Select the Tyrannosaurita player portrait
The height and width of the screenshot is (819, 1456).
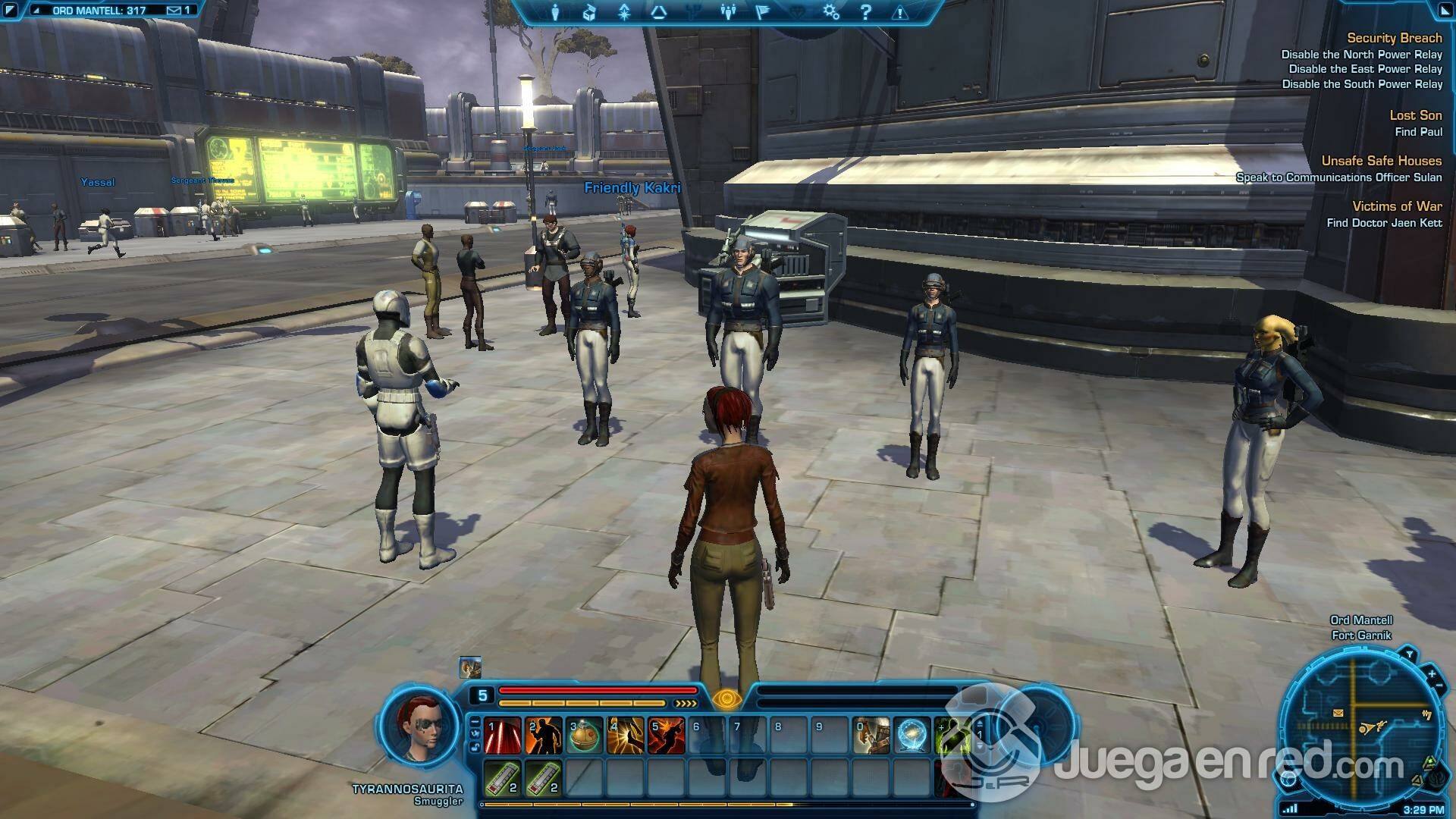coord(418,727)
